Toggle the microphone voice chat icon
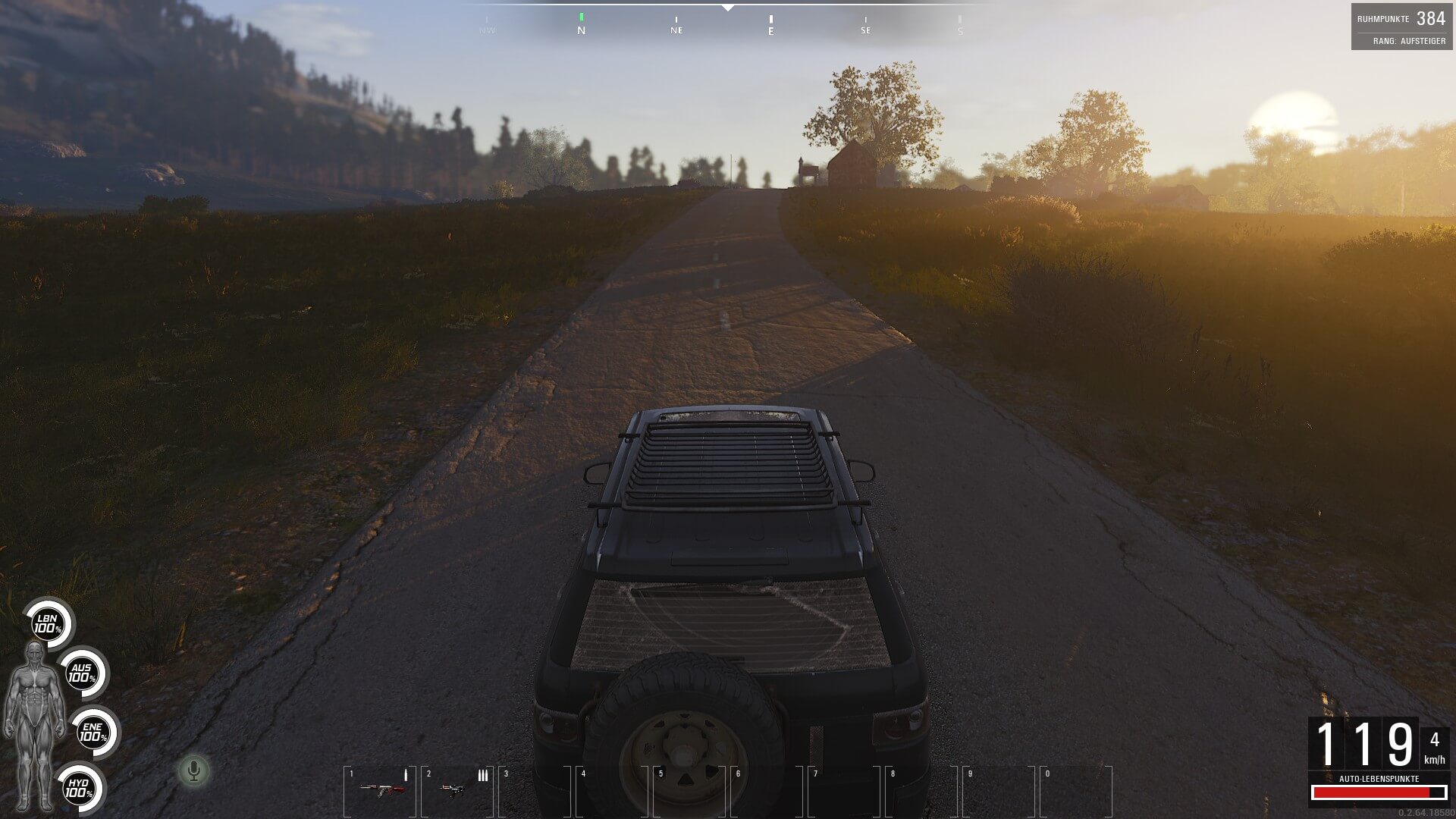The width and height of the screenshot is (1456, 819). coord(193,771)
